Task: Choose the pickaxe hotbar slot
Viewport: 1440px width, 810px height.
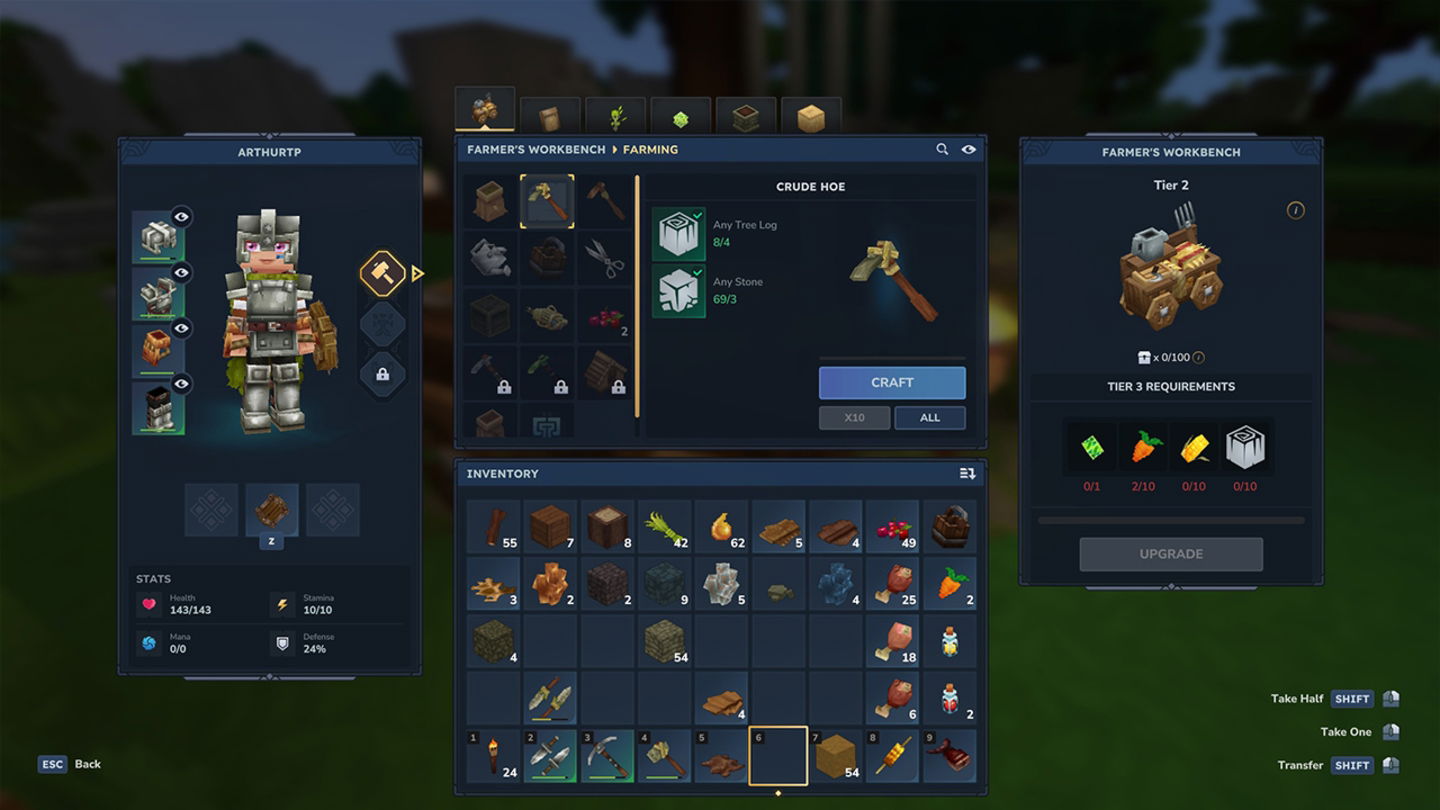Action: (x=608, y=756)
